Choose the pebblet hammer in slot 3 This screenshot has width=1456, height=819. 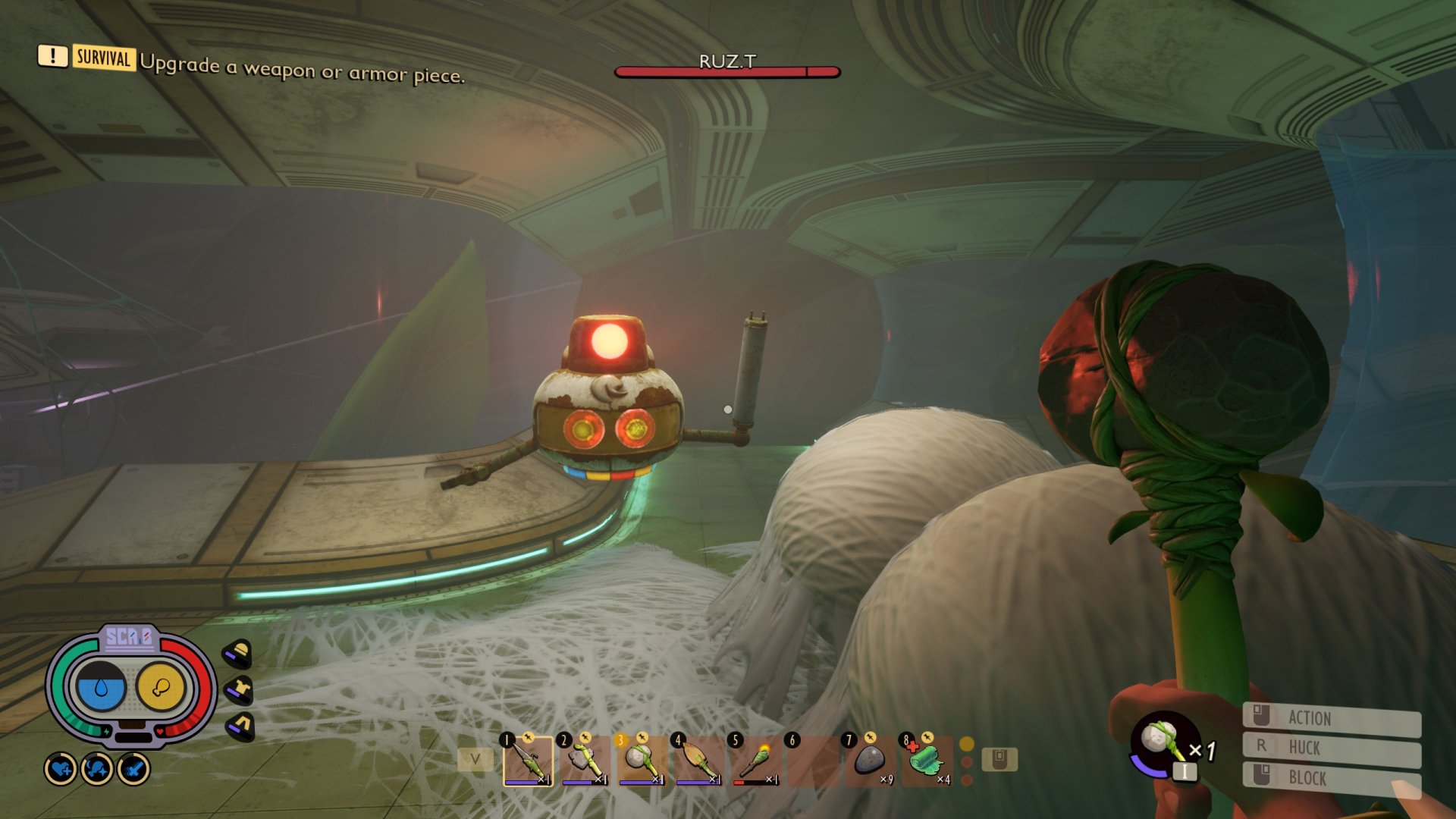[x=642, y=760]
